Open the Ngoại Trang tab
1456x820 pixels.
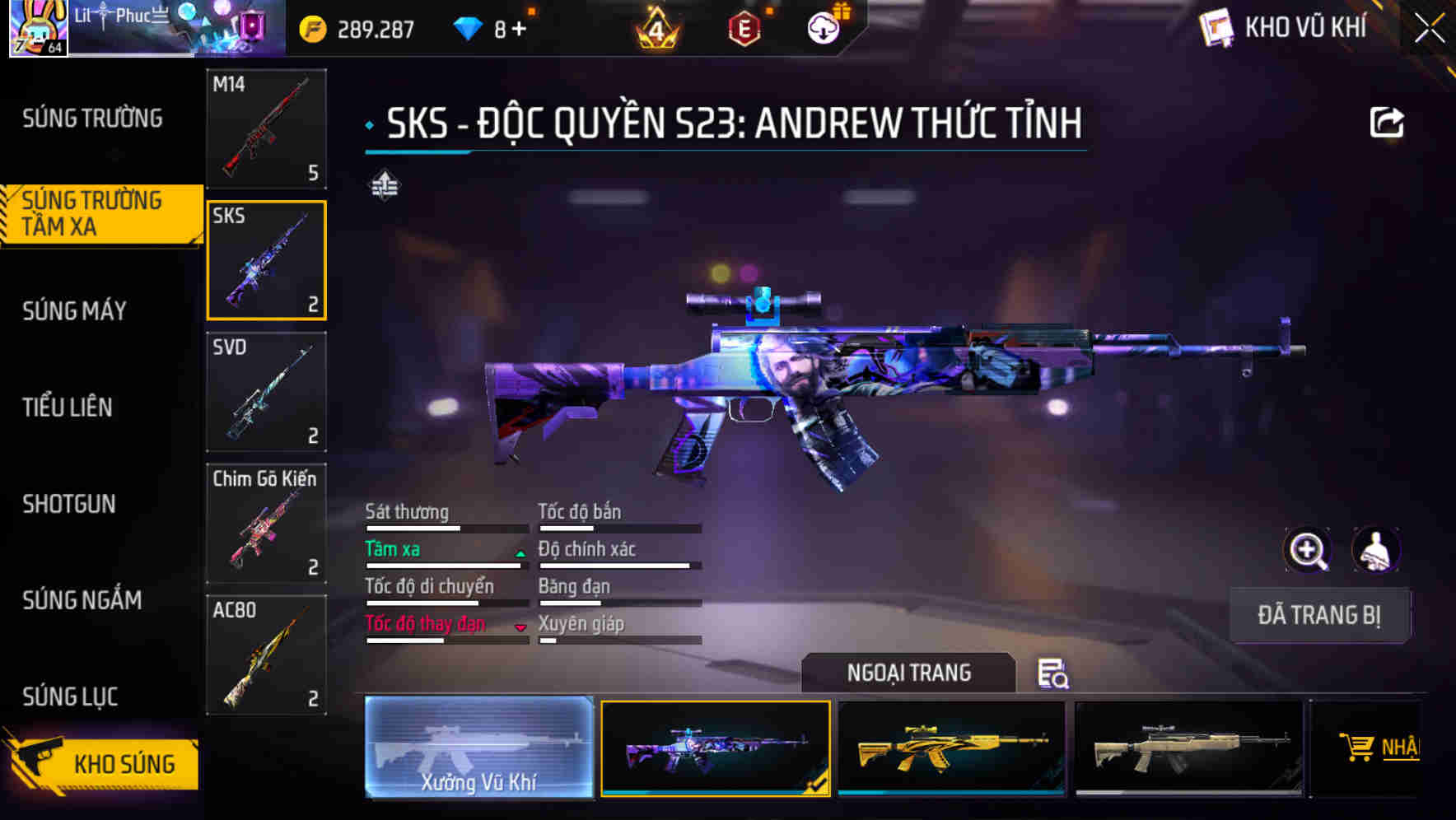coord(908,673)
